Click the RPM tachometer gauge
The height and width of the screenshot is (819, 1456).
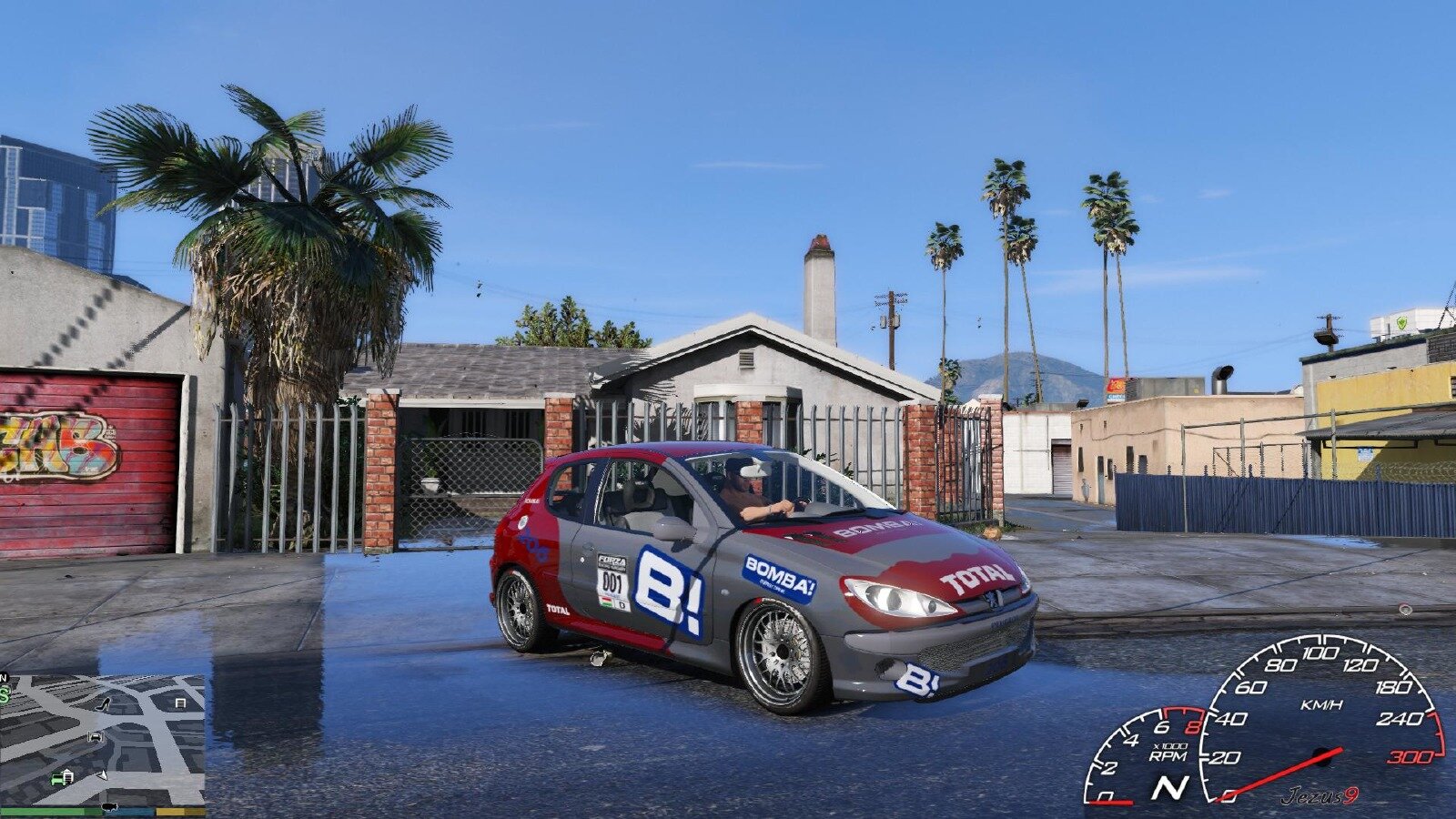coord(1147,757)
